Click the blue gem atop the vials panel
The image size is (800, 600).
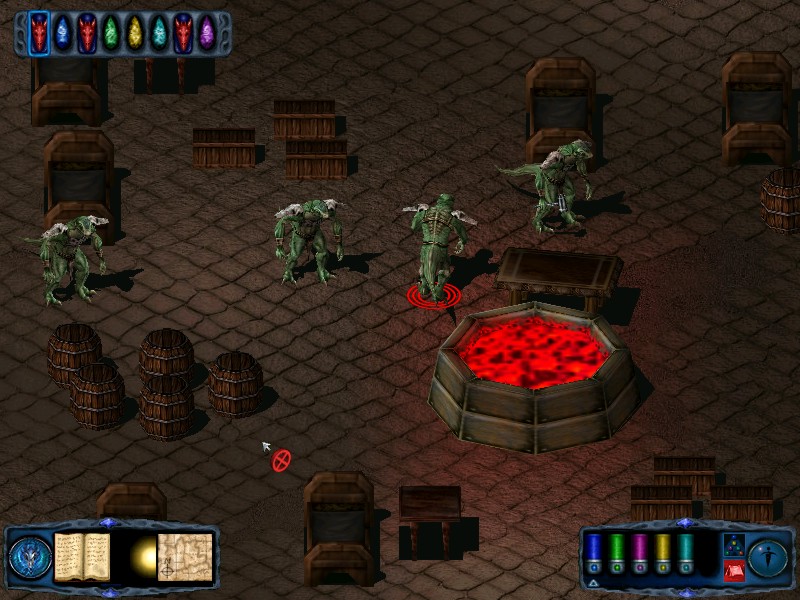684,523
